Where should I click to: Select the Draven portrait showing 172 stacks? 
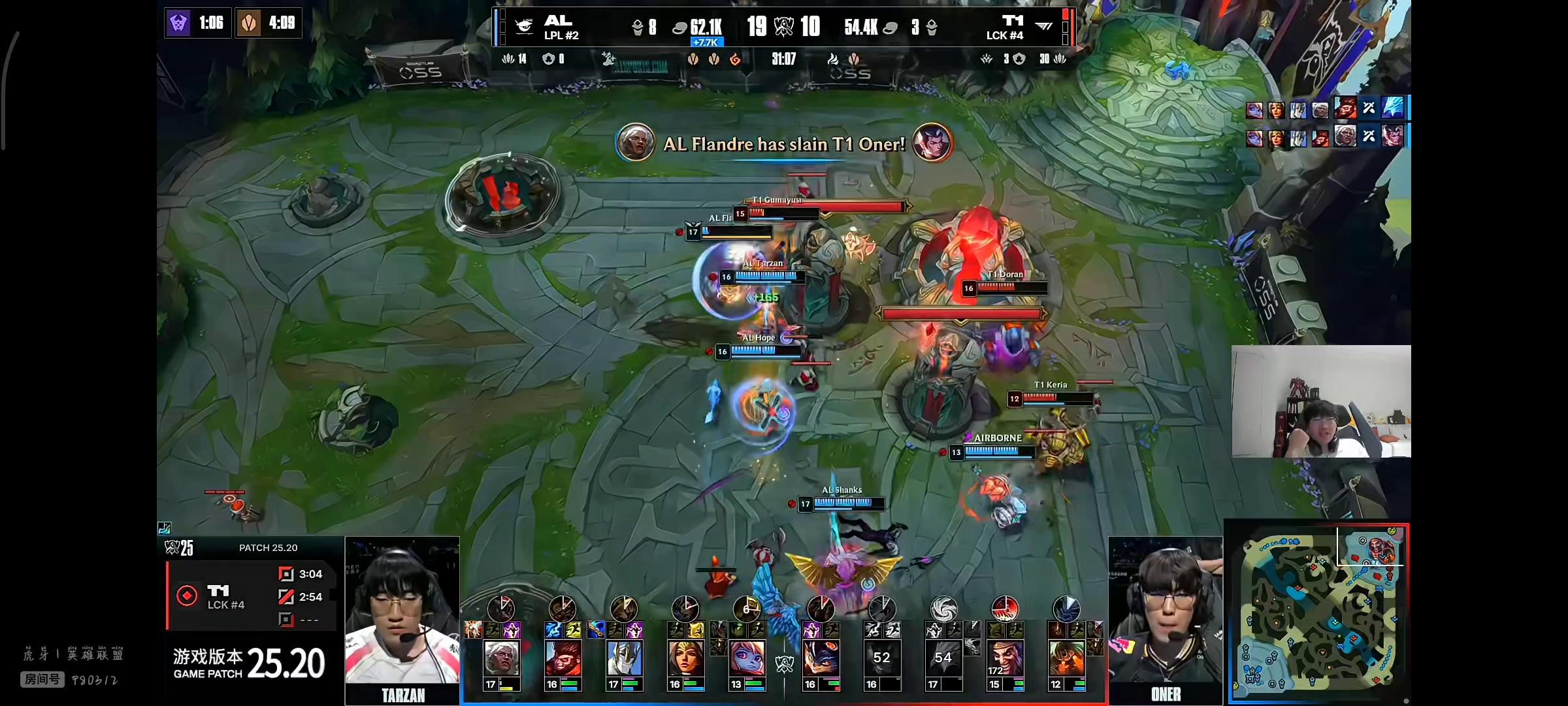(x=1005, y=658)
